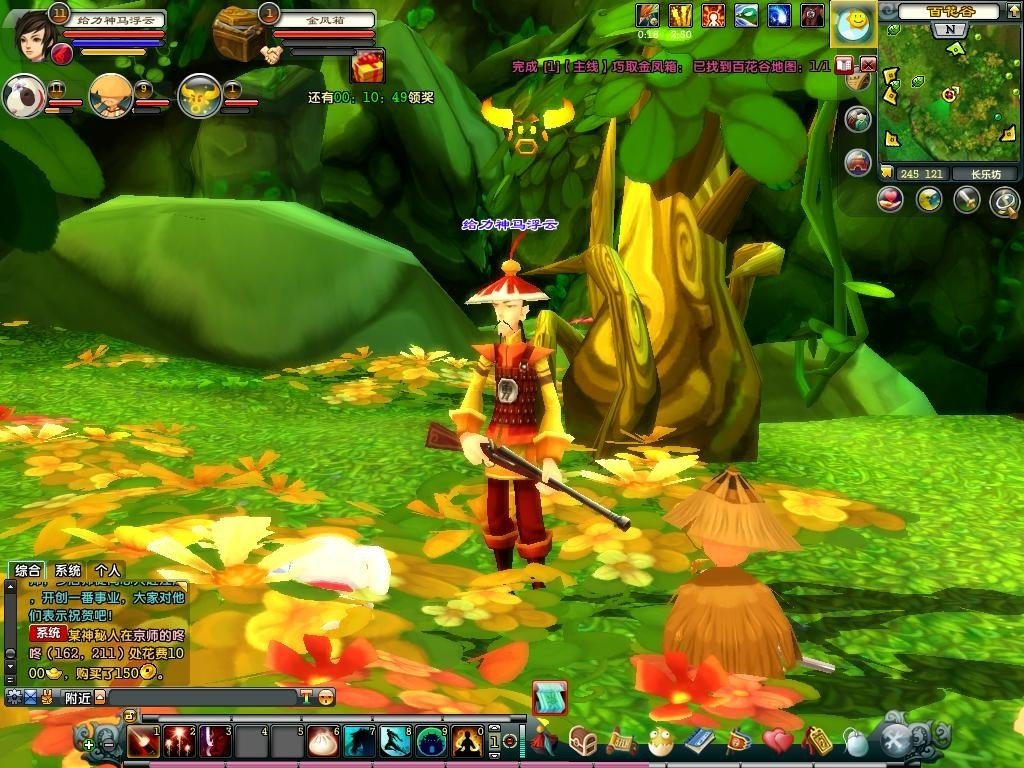Open the red heart menu icon
This screenshot has height=768, width=1024.
[777, 741]
